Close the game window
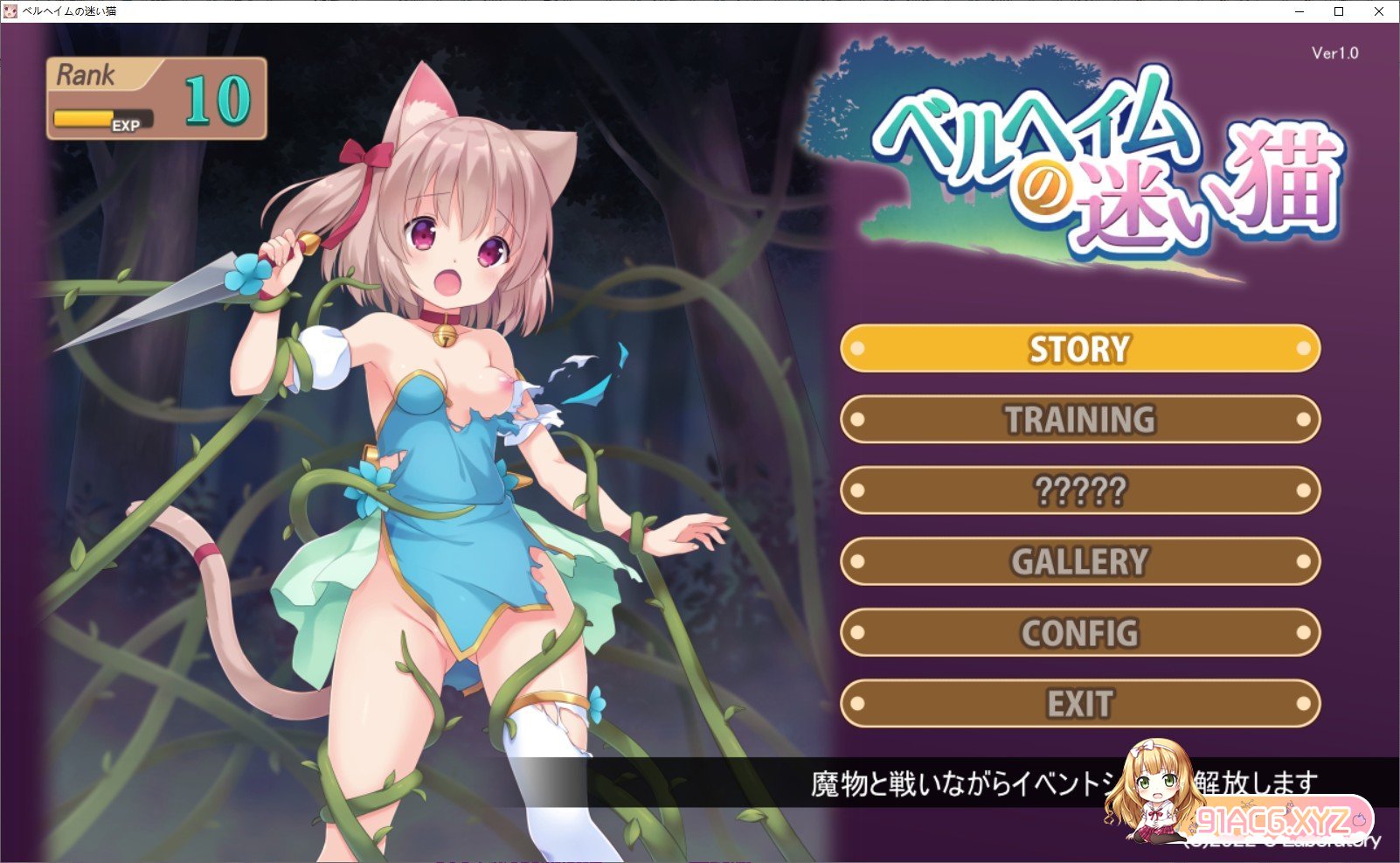 click(x=1379, y=11)
